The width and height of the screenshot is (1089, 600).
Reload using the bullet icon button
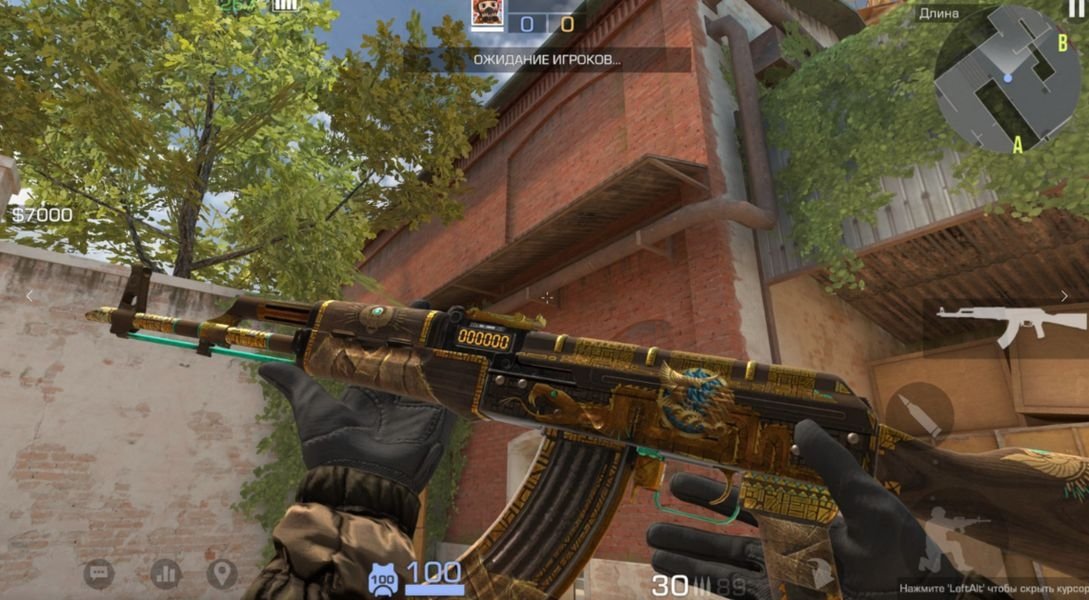coord(919,410)
